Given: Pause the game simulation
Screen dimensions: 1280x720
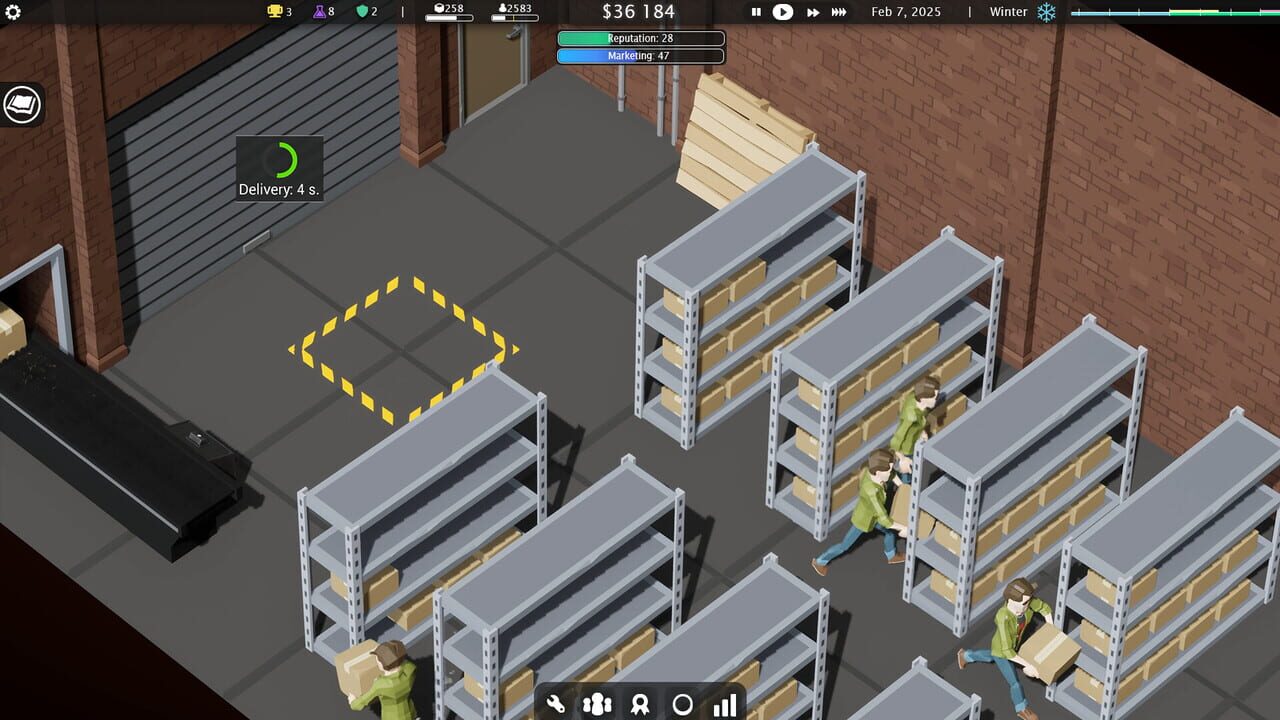Looking at the screenshot, I should point(756,13).
